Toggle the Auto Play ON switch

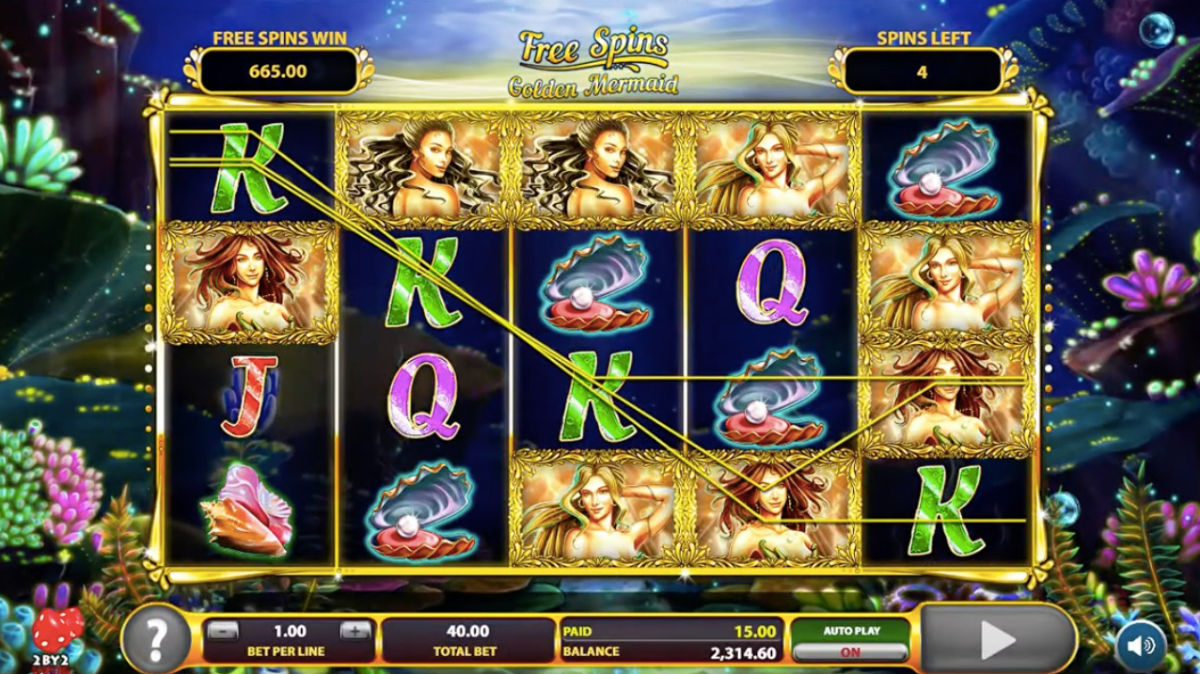[x=851, y=651]
